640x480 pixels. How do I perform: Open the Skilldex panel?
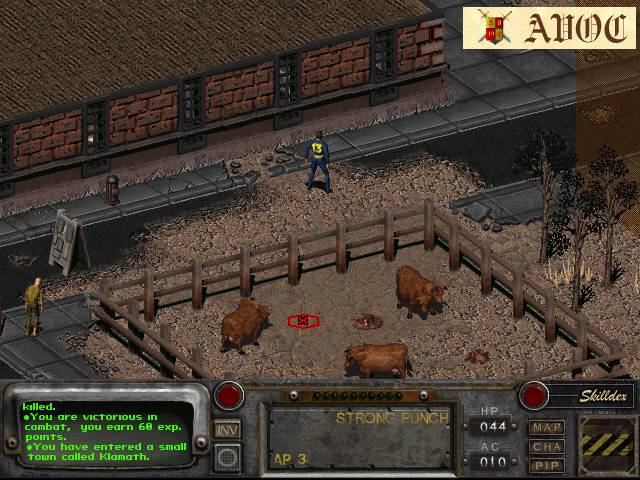[590, 396]
